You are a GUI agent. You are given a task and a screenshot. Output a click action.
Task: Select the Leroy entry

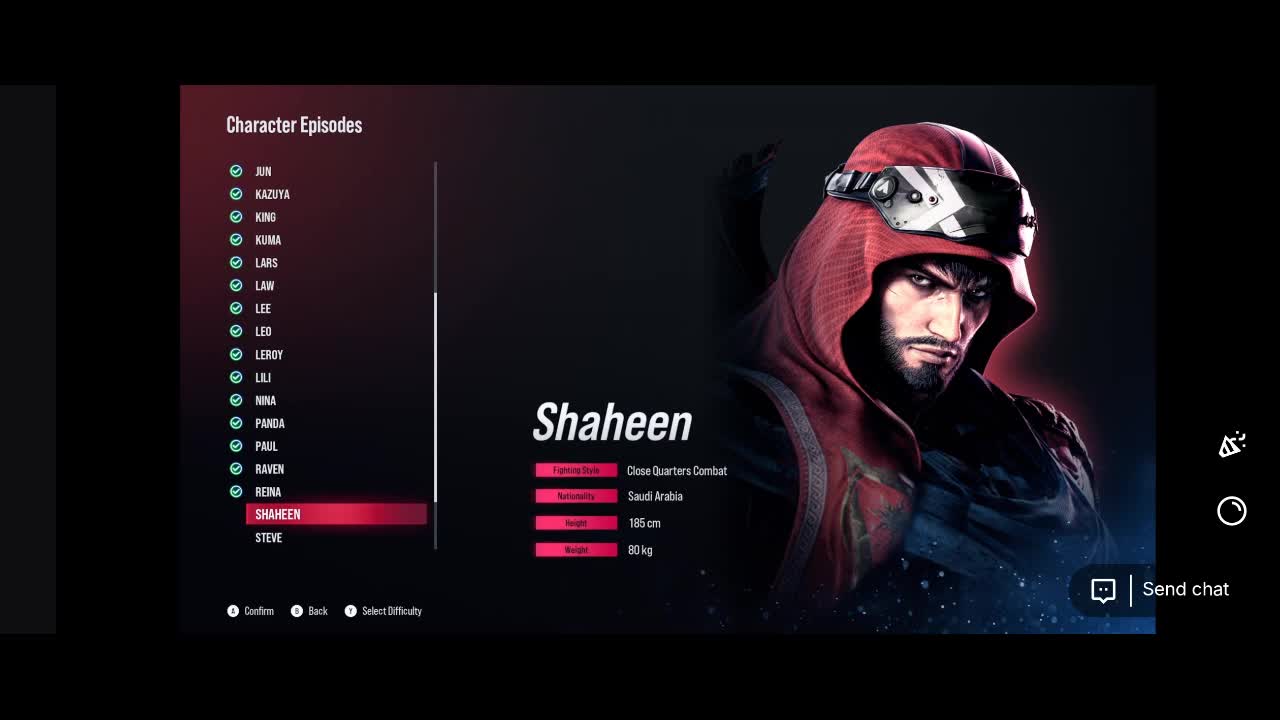coord(269,355)
